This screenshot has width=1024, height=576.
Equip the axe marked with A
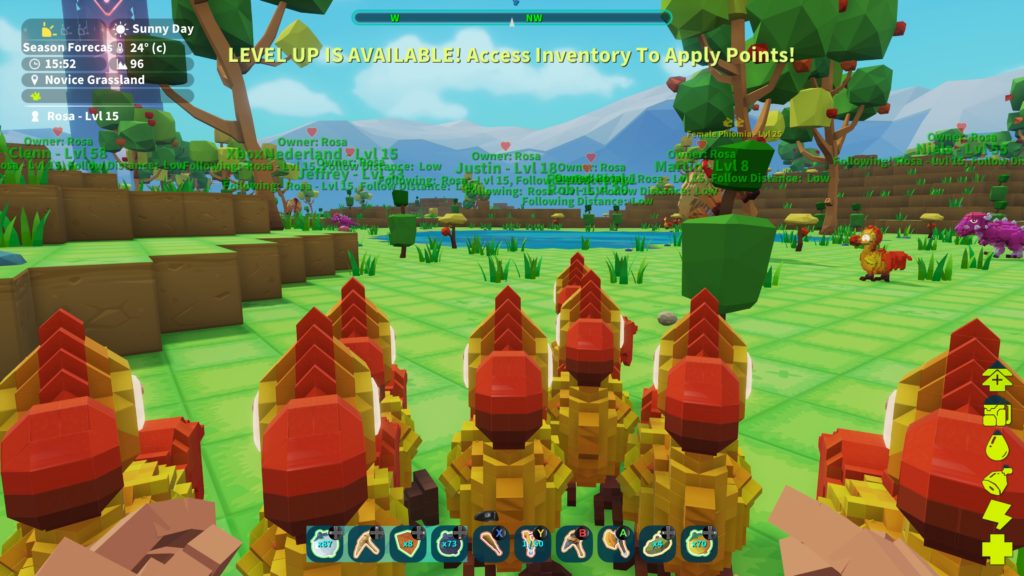[x=615, y=544]
